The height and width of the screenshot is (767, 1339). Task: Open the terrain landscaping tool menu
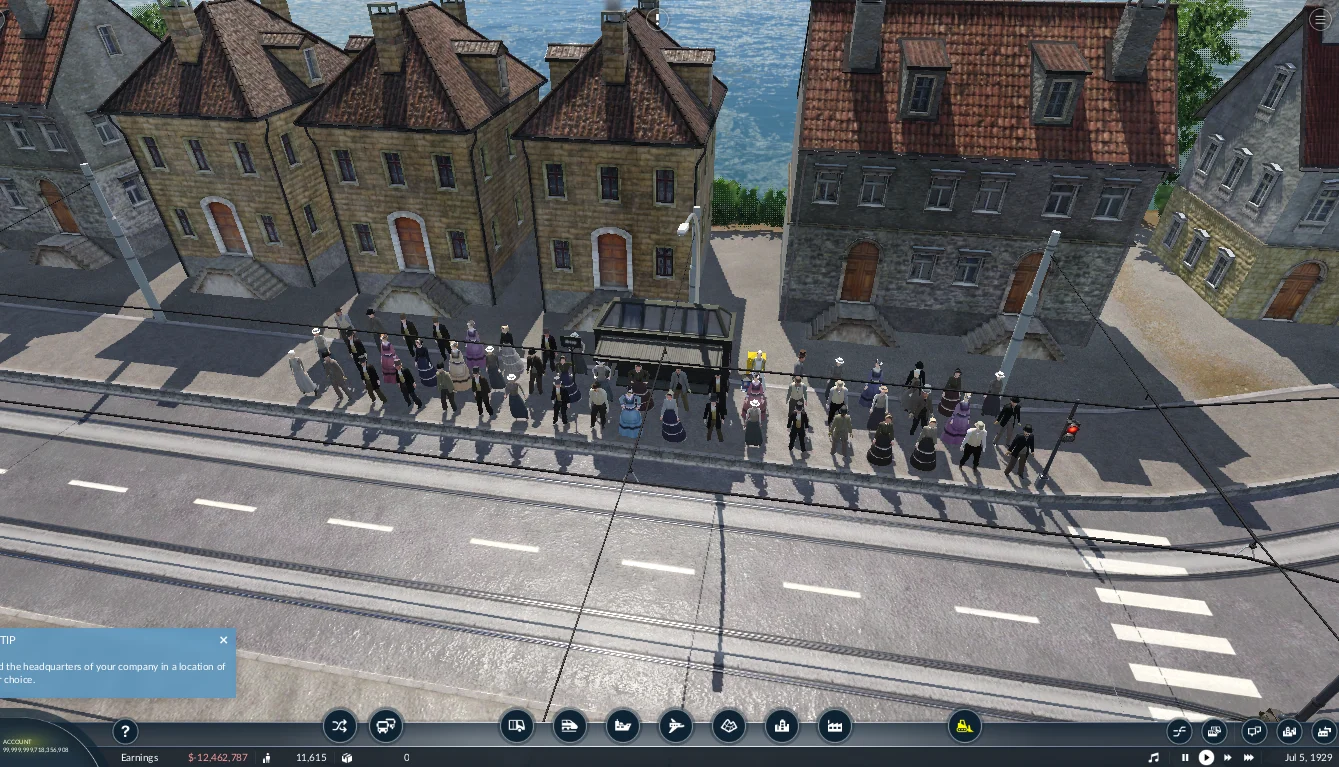[x=729, y=726]
